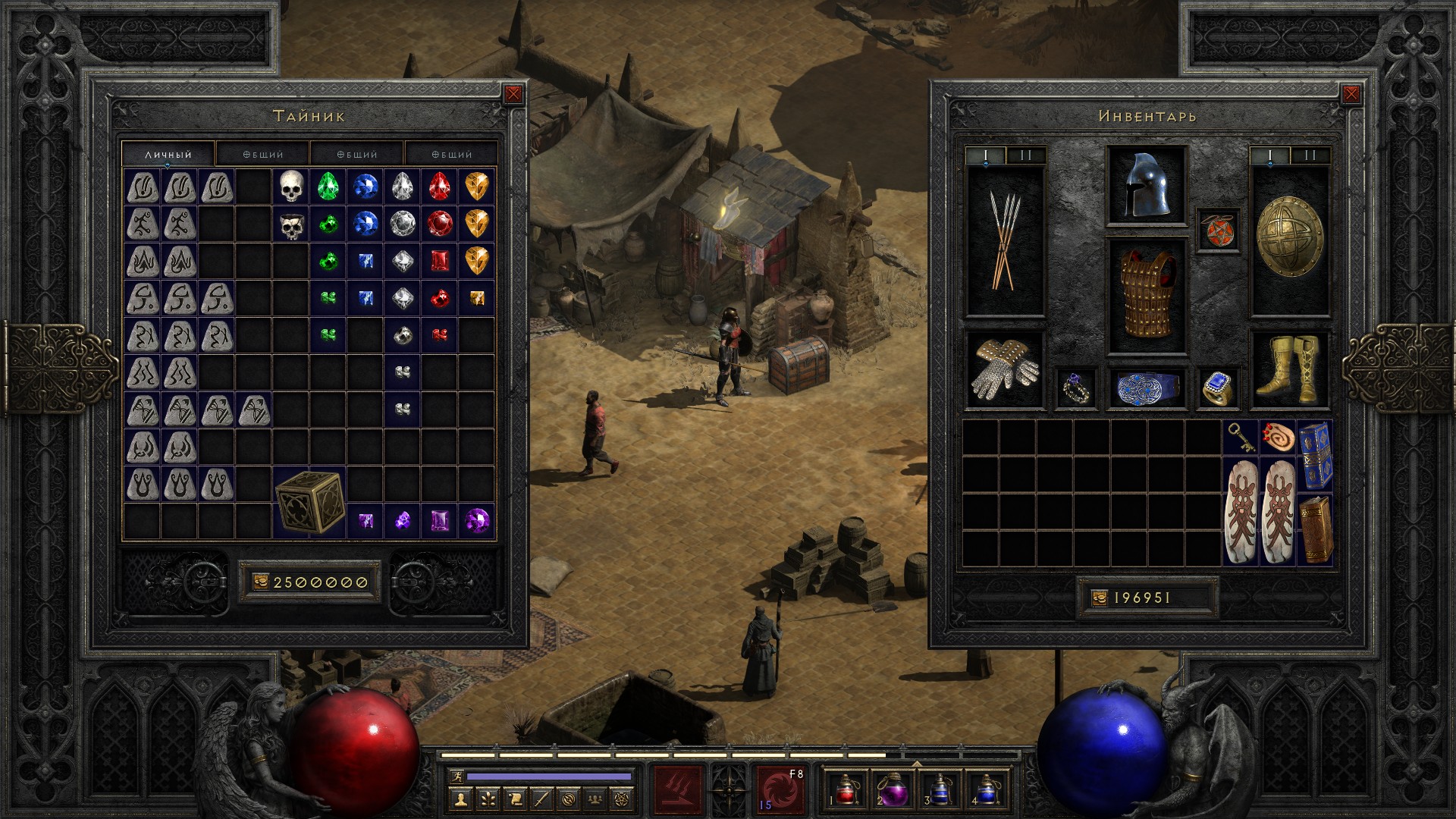Open the left-click skill selector
Screen dimensions: 1456x819
pyautogui.click(x=677, y=790)
